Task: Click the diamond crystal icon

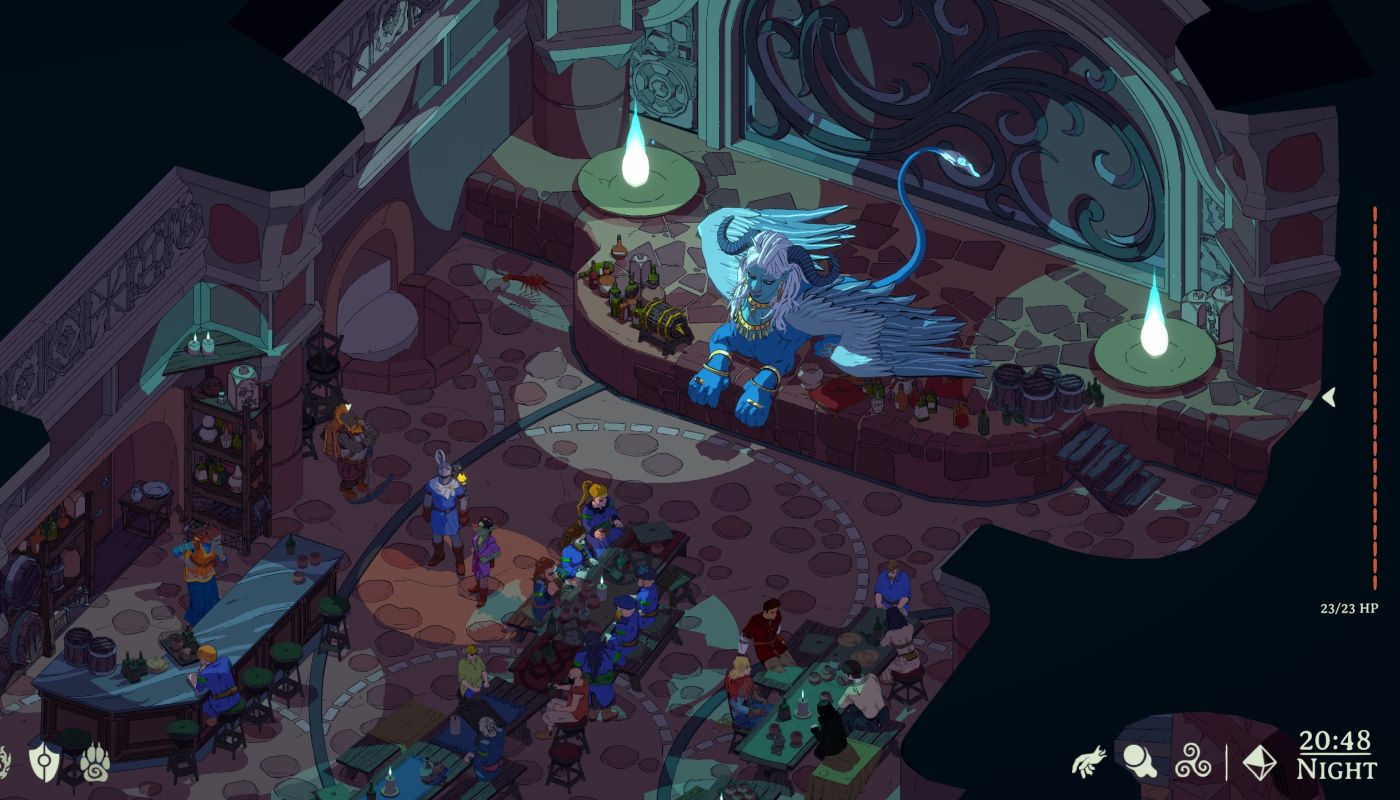Action: point(1259,762)
